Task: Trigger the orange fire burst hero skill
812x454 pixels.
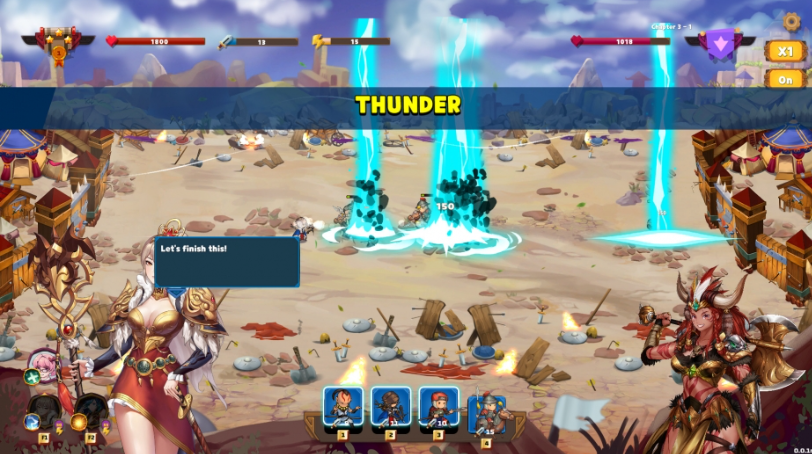Action: pos(78,421)
